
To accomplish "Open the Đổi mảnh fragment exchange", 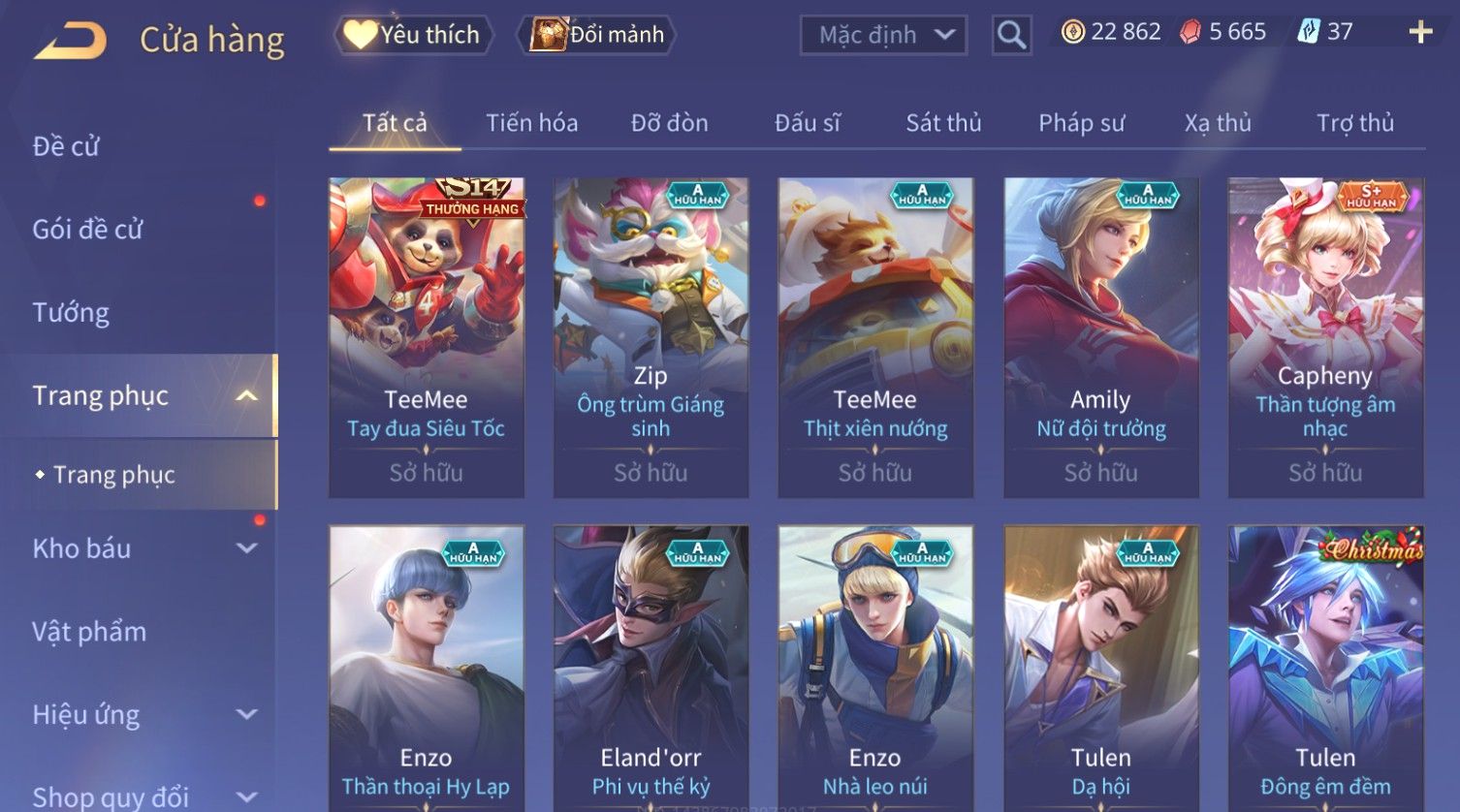I will (598, 35).
